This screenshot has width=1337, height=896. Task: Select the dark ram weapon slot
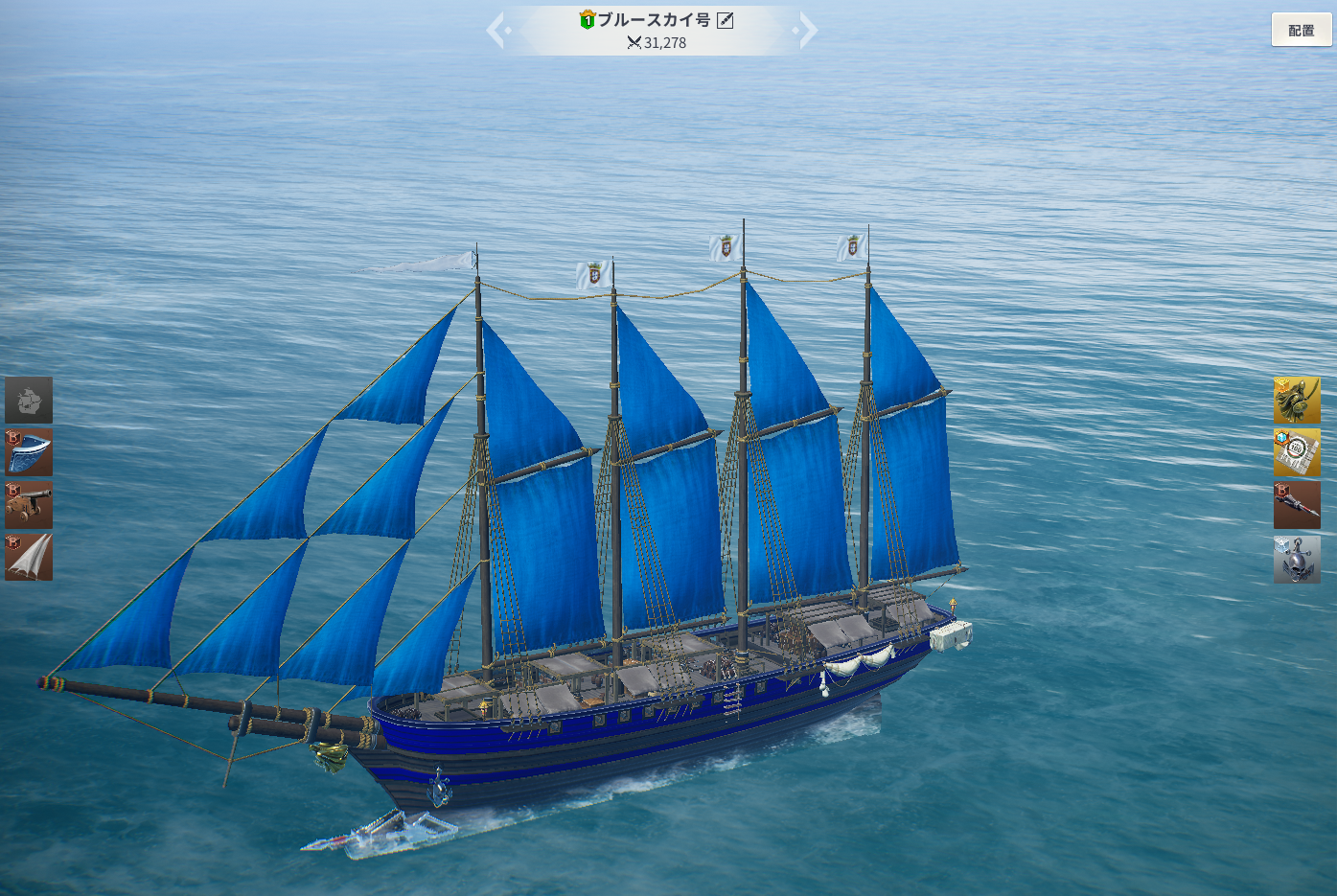pyautogui.click(x=1297, y=505)
